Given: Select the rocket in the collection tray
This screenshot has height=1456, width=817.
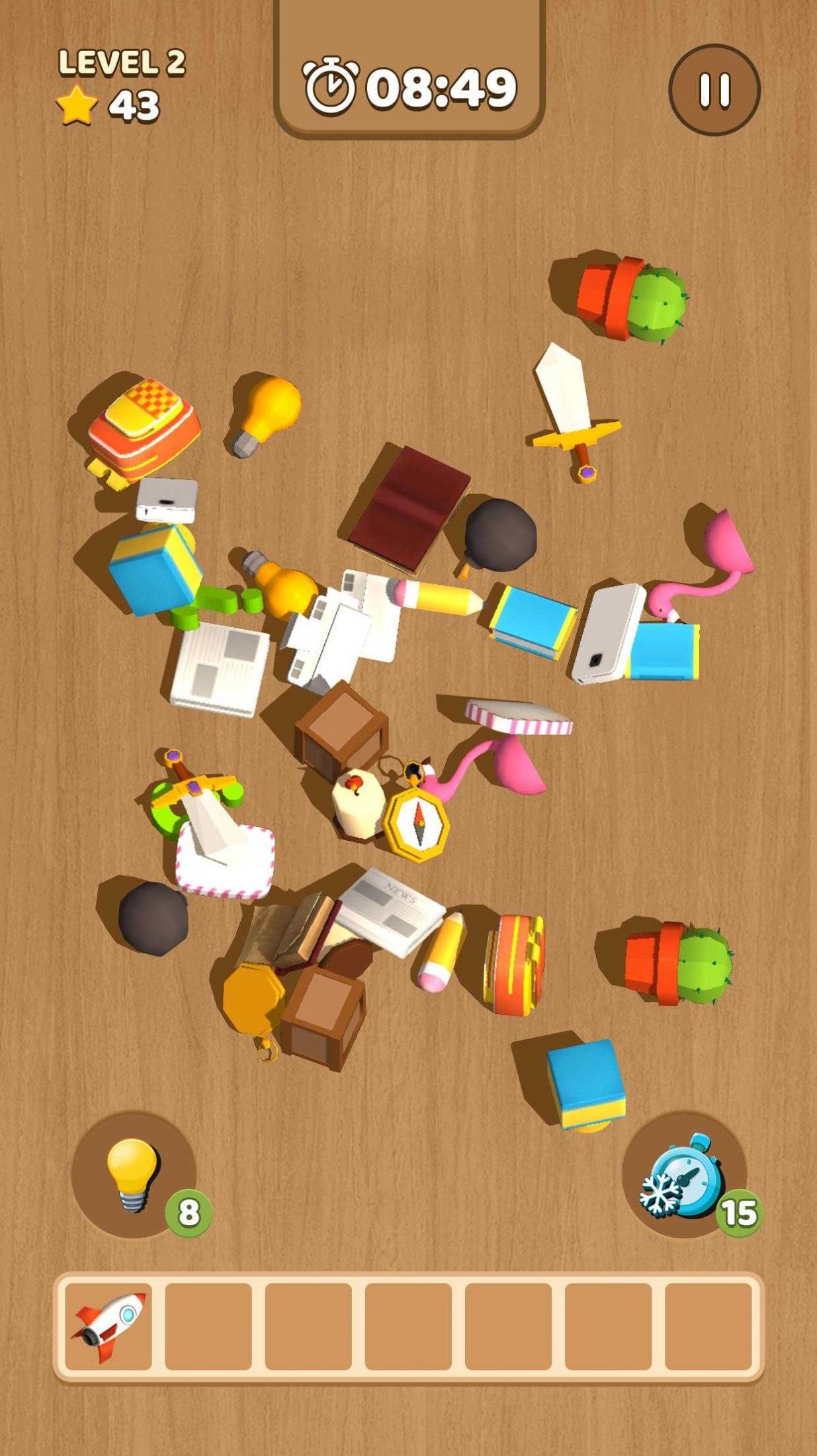Looking at the screenshot, I should [108, 1326].
